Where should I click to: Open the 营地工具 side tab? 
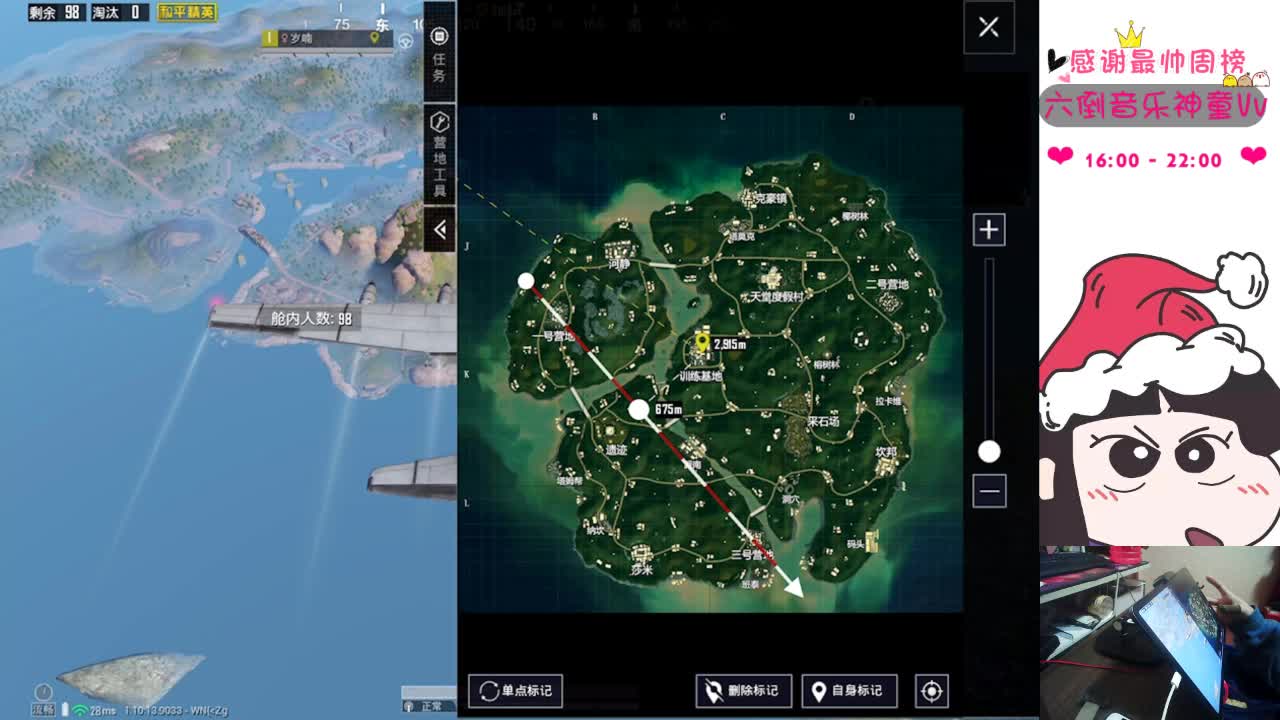pos(439,154)
